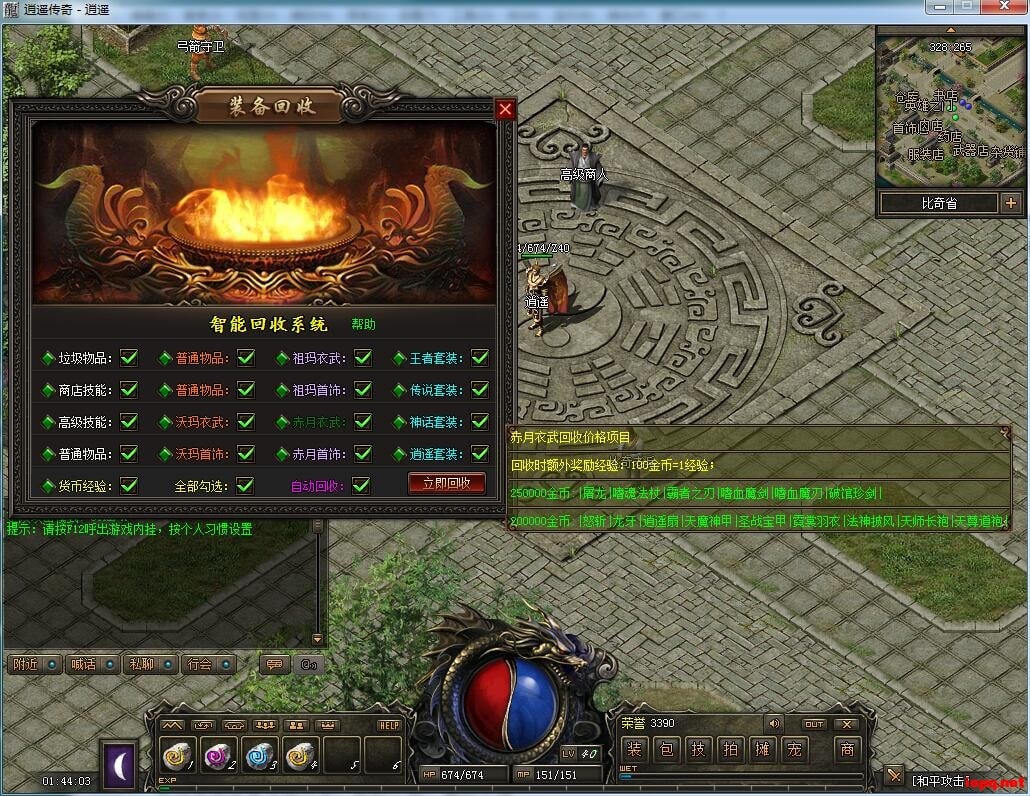Use the blue spiral scroll in slot 3
The width and height of the screenshot is (1030, 796).
pyautogui.click(x=260, y=756)
